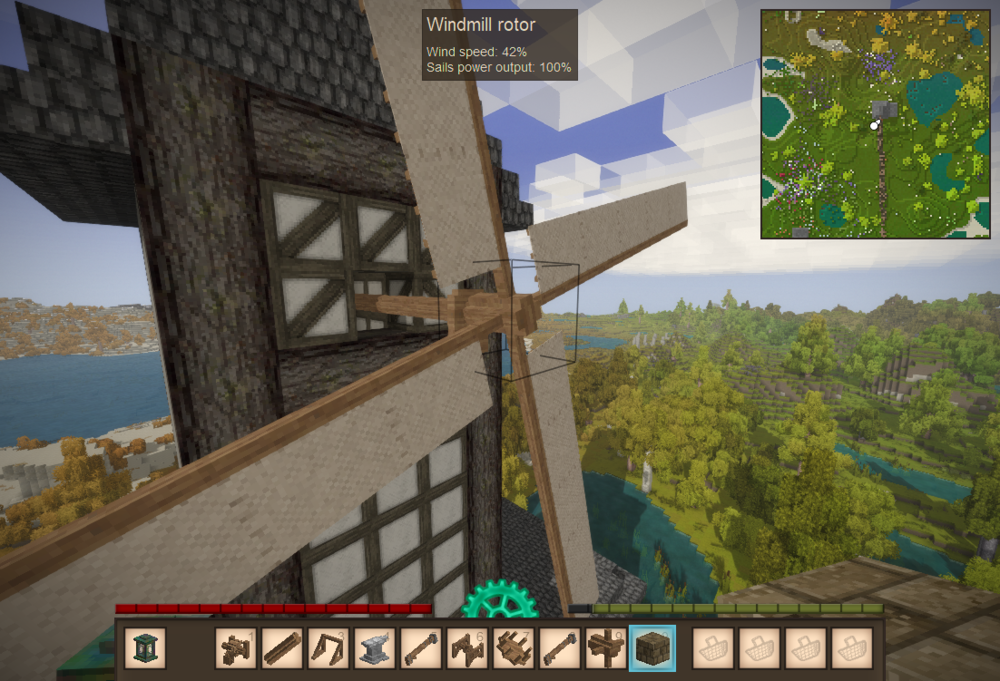Viewport: 1000px width, 681px height.
Task: Choose the highlighted dark wood block slot
Action: 652,648
